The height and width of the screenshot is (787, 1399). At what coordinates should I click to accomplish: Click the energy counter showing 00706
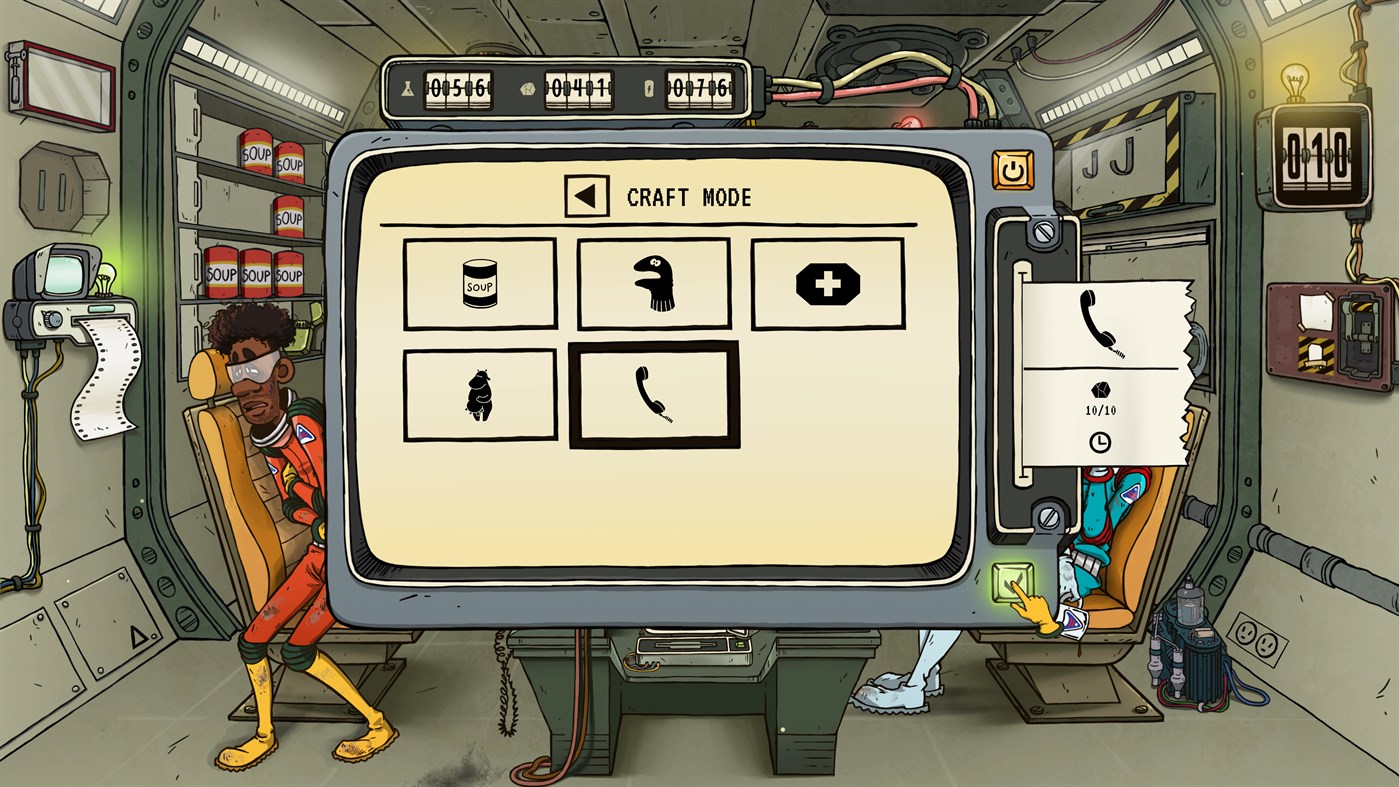[x=698, y=88]
